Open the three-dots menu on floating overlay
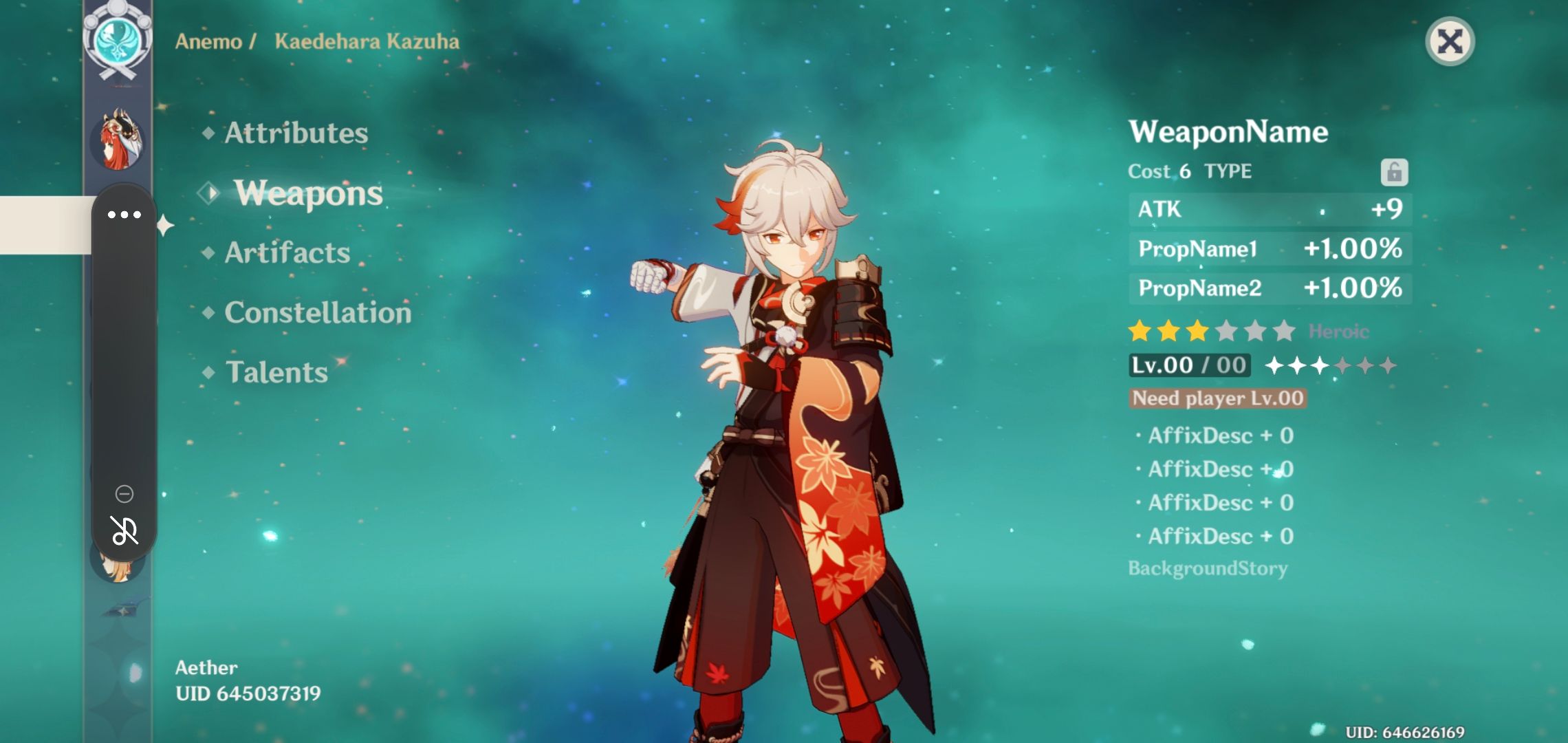The height and width of the screenshot is (743, 1568). coord(124,214)
